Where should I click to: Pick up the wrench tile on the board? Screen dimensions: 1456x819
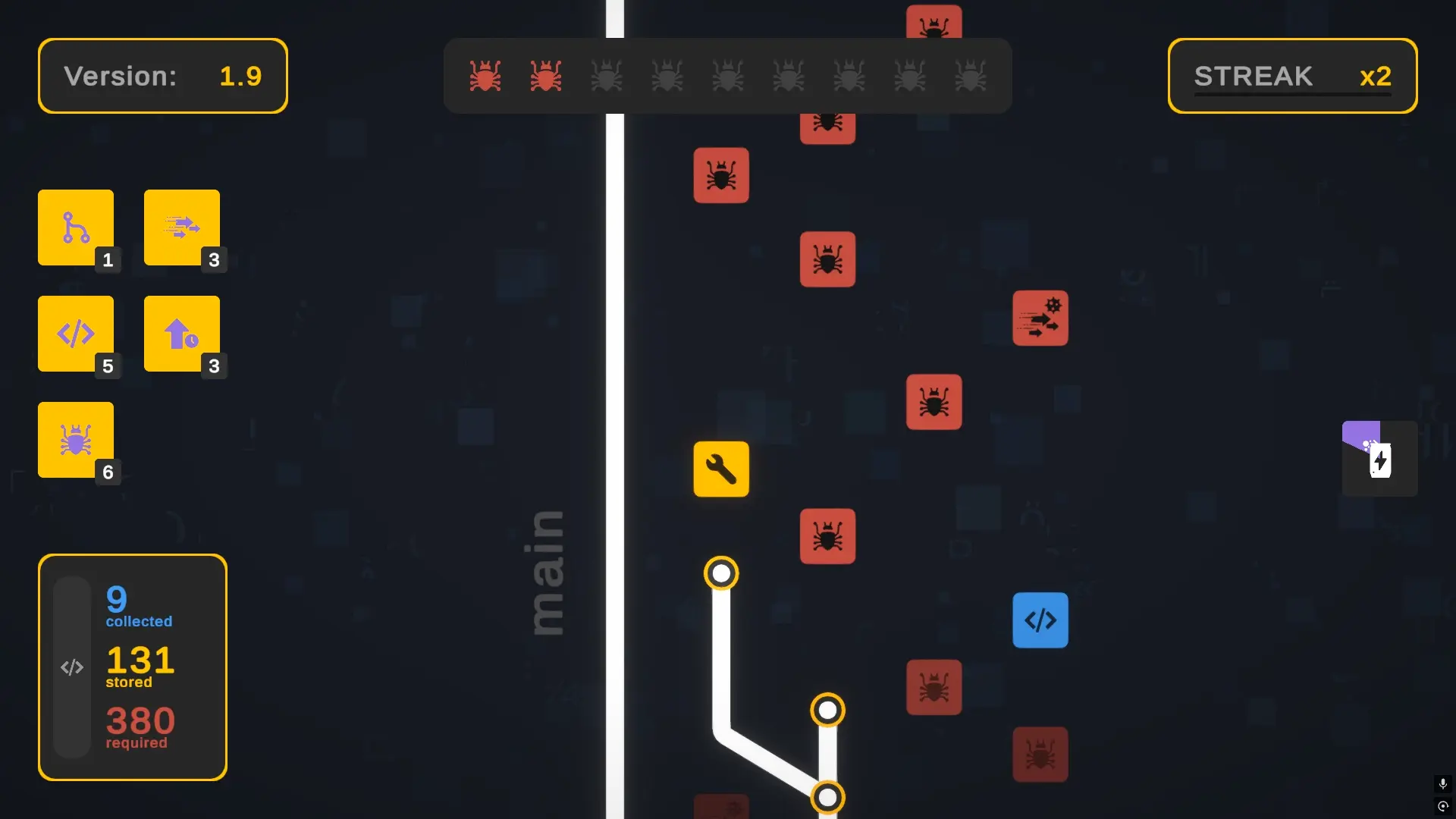pos(721,469)
